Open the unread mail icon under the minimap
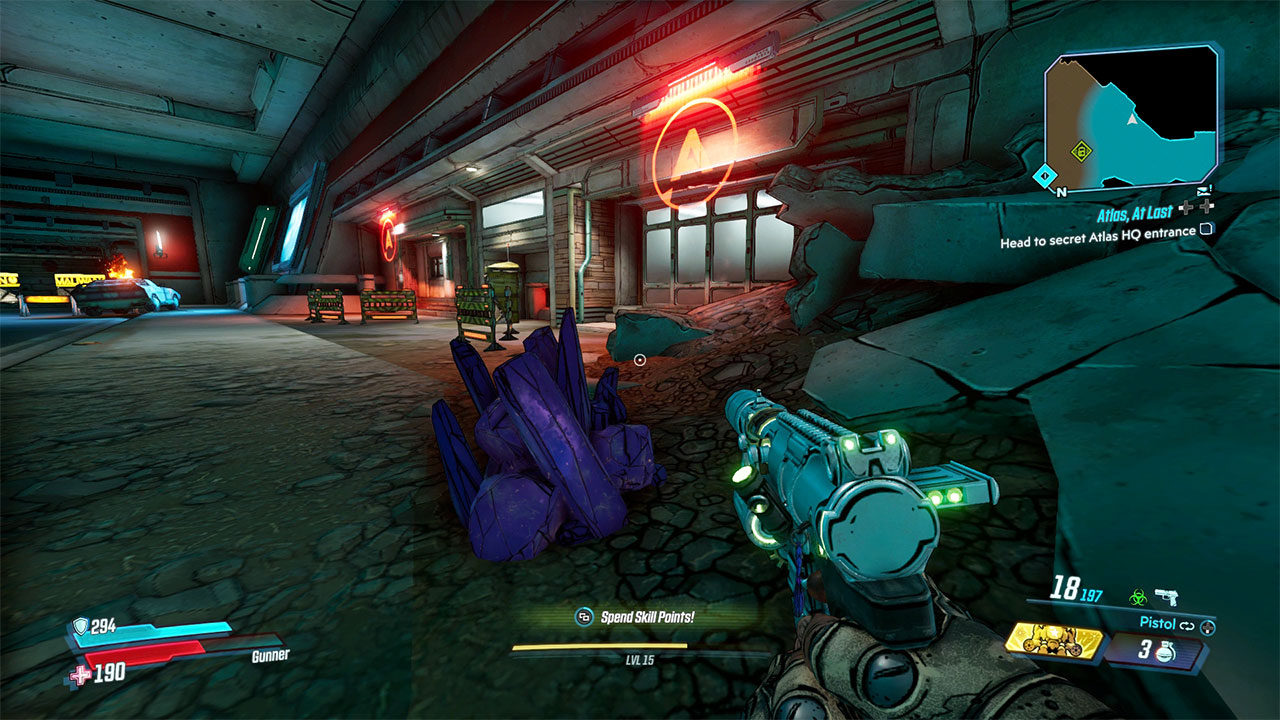The image size is (1280, 720). coord(1204,191)
